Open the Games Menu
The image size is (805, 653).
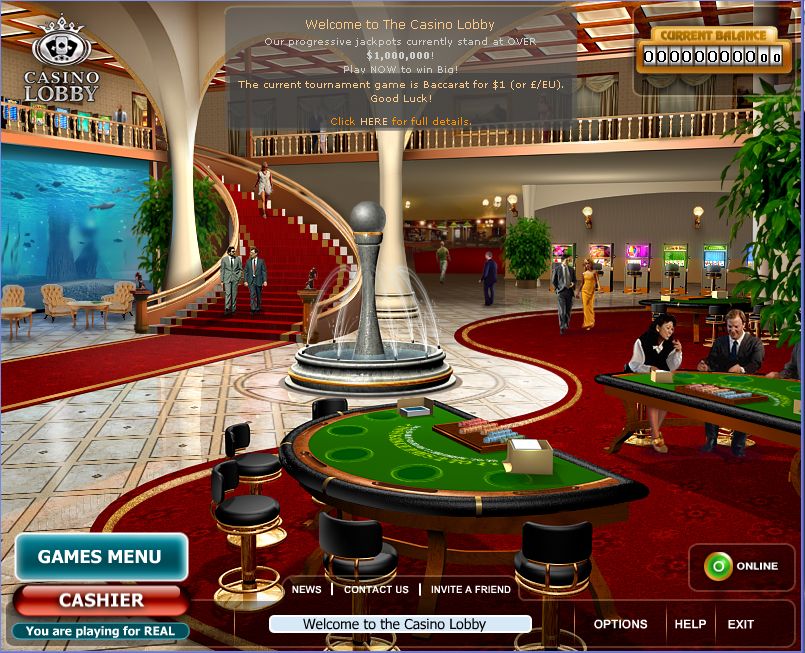pos(100,557)
